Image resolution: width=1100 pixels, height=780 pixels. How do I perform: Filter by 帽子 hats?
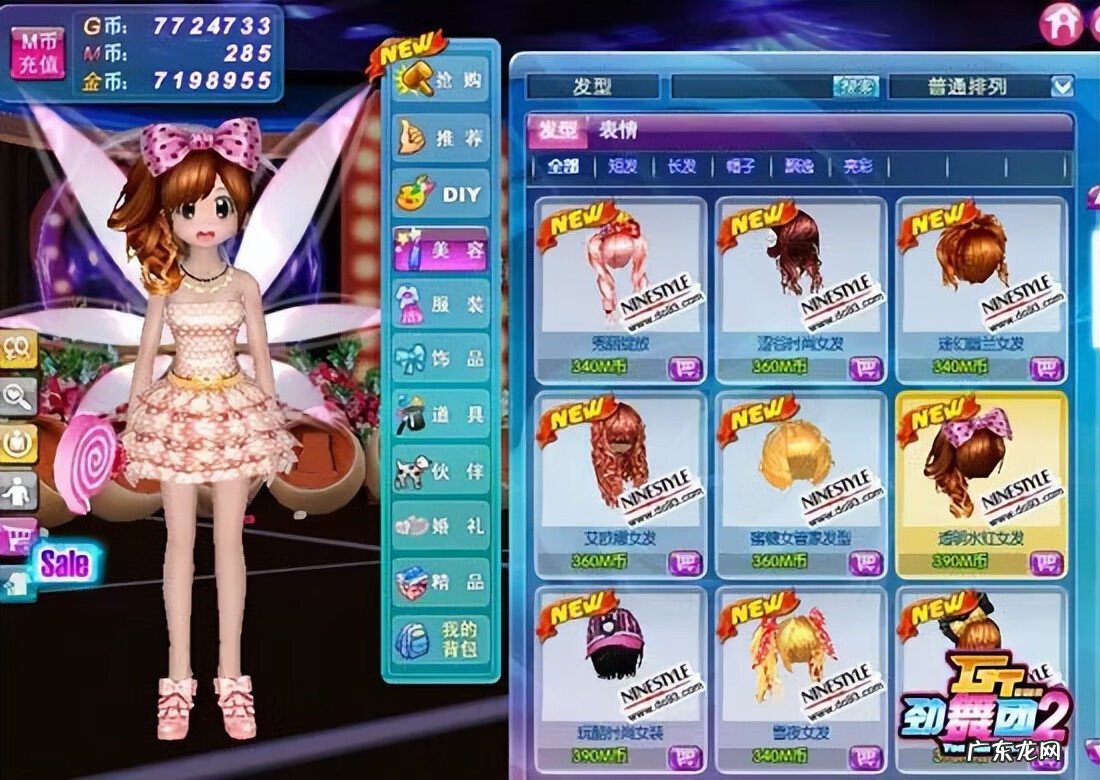(740, 167)
